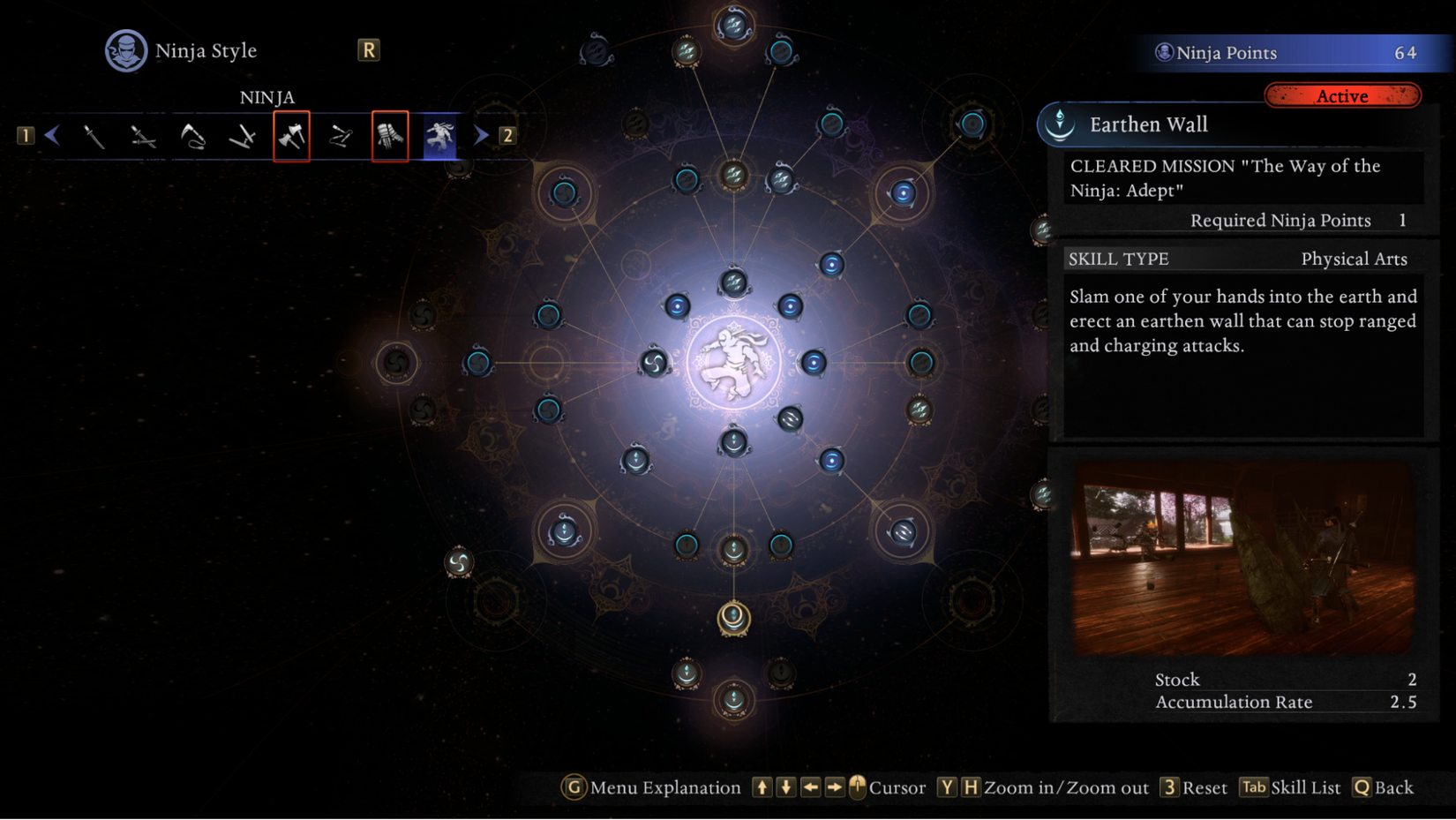The image size is (1456, 820).
Task: Click the right arrow beside the weapon tabs
Action: point(481,136)
